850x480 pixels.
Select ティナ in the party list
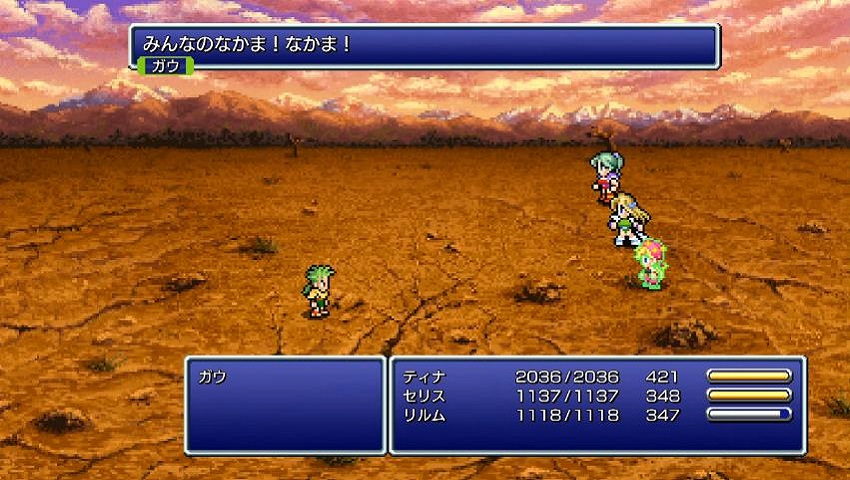[x=424, y=377]
